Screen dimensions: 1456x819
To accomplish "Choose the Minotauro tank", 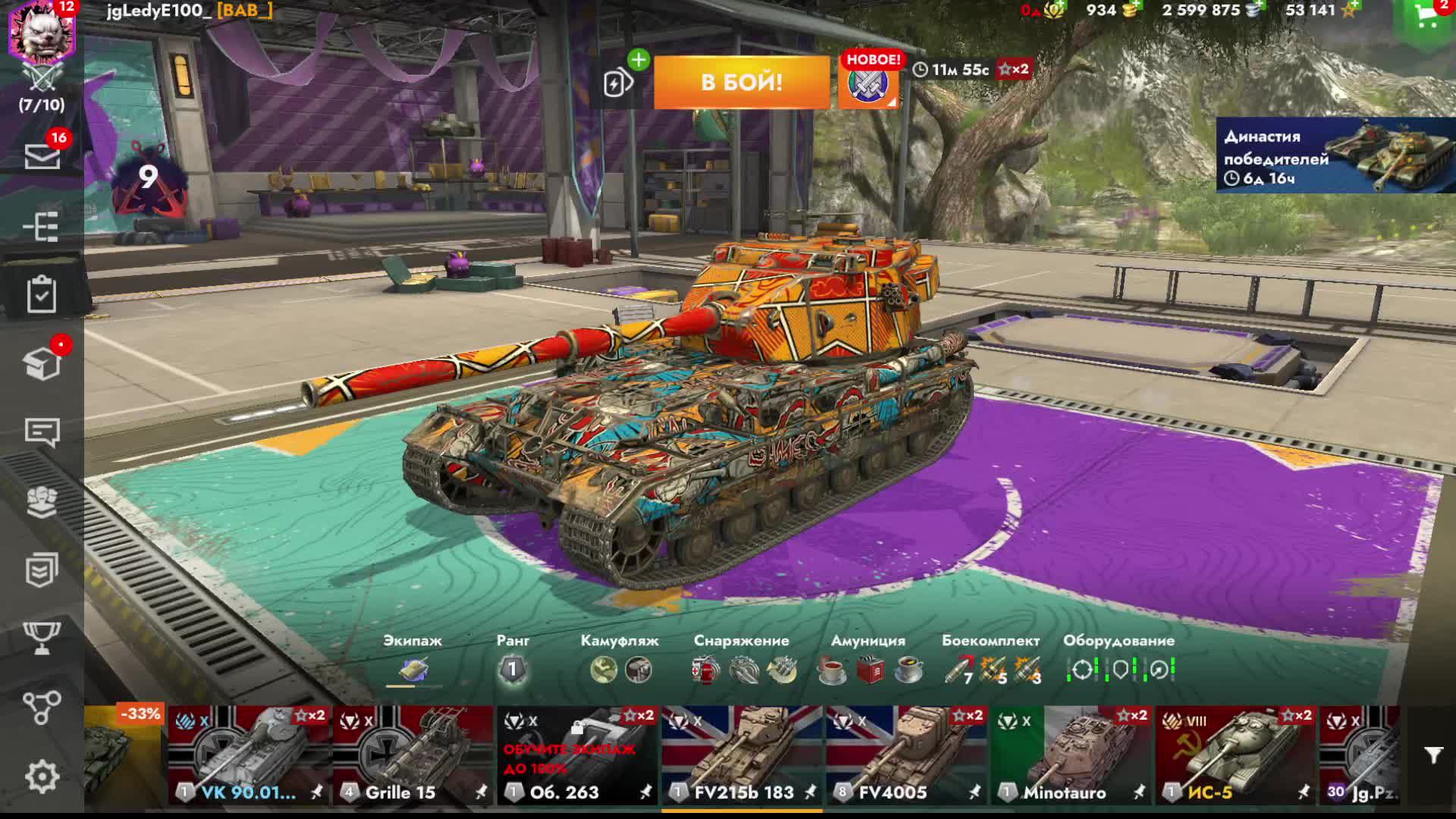I will (1071, 755).
